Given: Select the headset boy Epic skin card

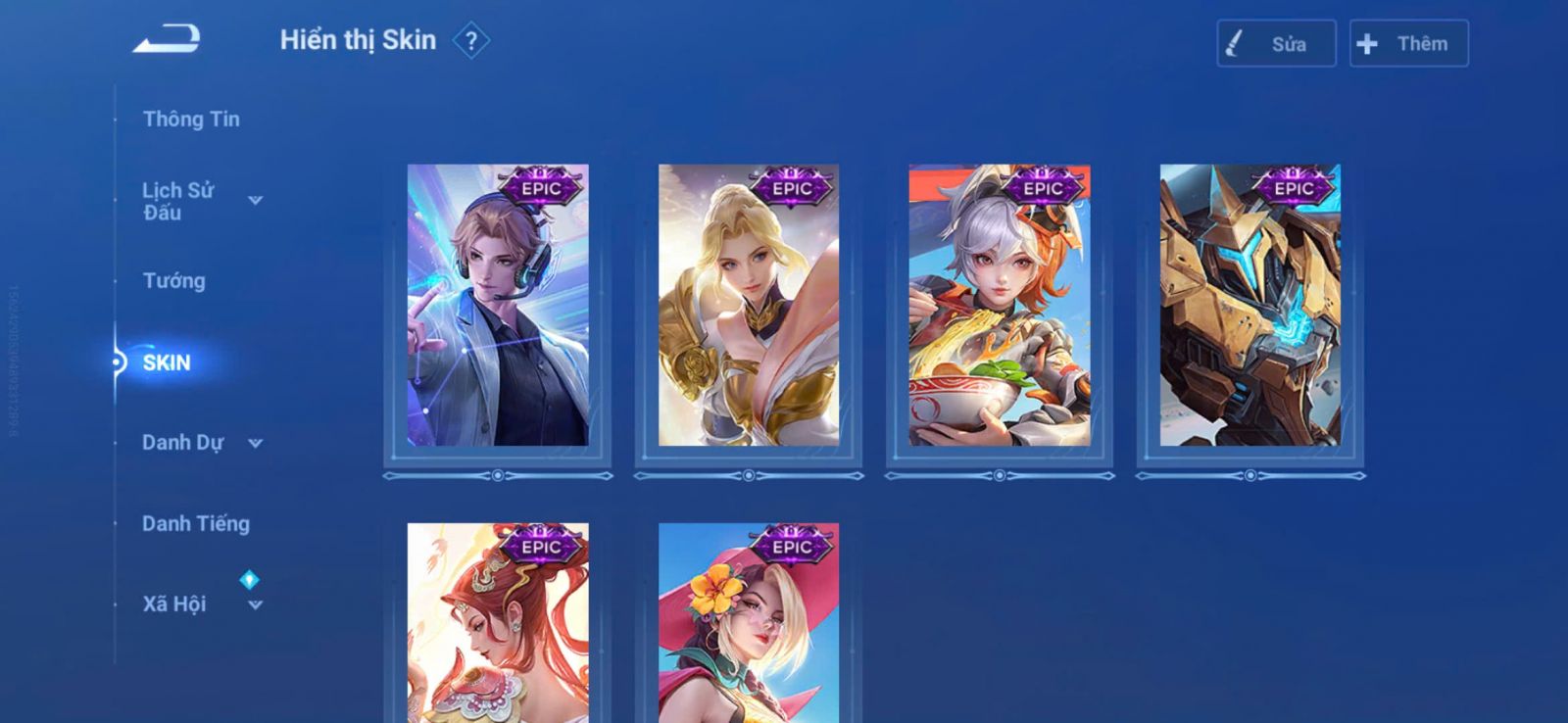Looking at the screenshot, I should pos(498,306).
